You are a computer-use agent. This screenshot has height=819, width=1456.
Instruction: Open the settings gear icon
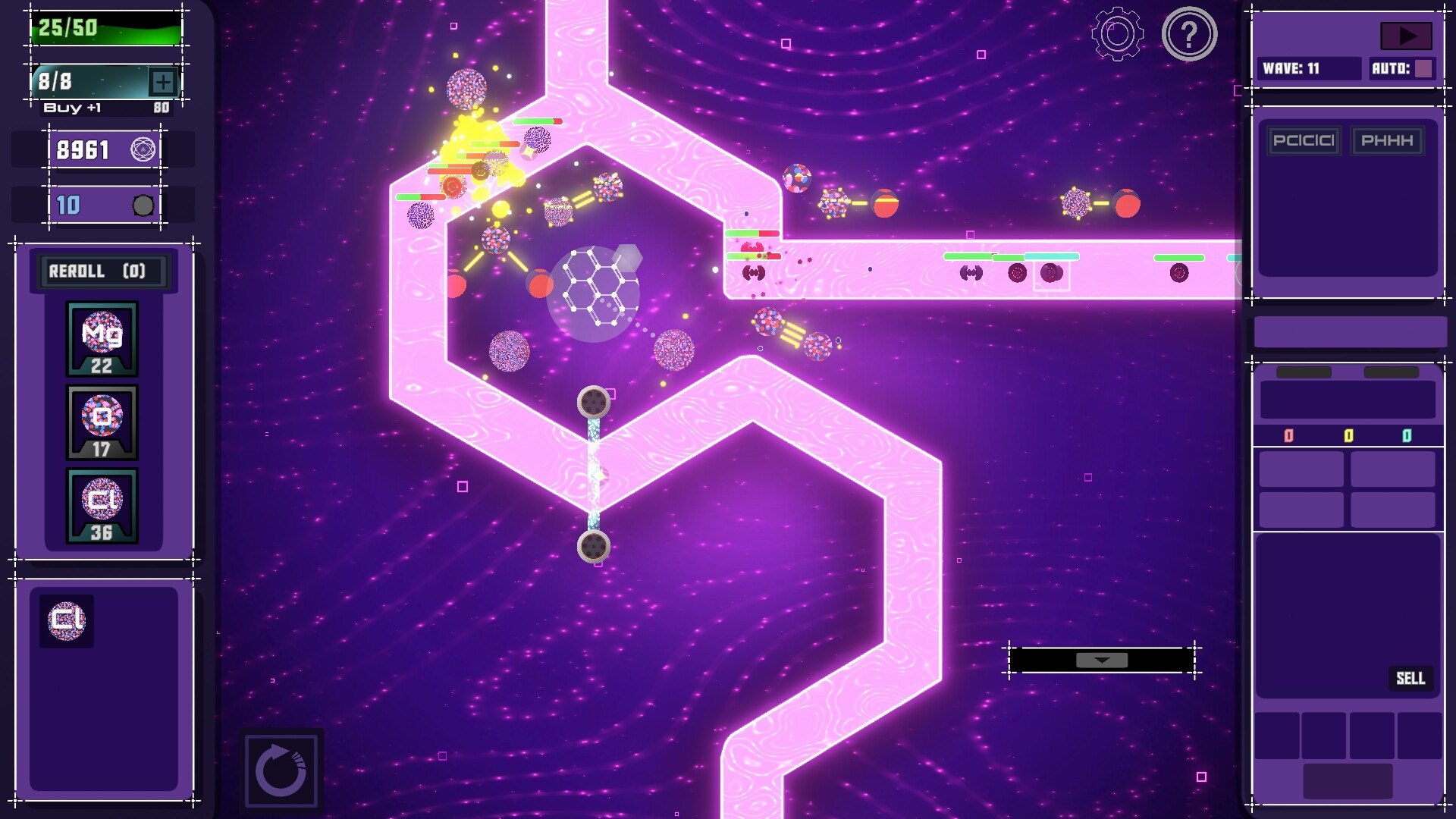1115,33
